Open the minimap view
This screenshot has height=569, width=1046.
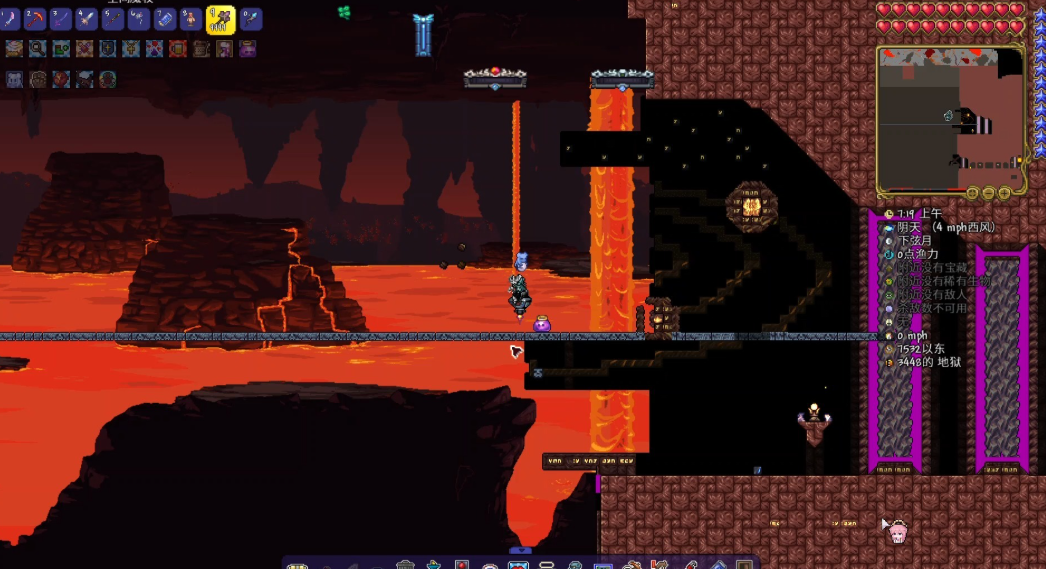[x=951, y=120]
